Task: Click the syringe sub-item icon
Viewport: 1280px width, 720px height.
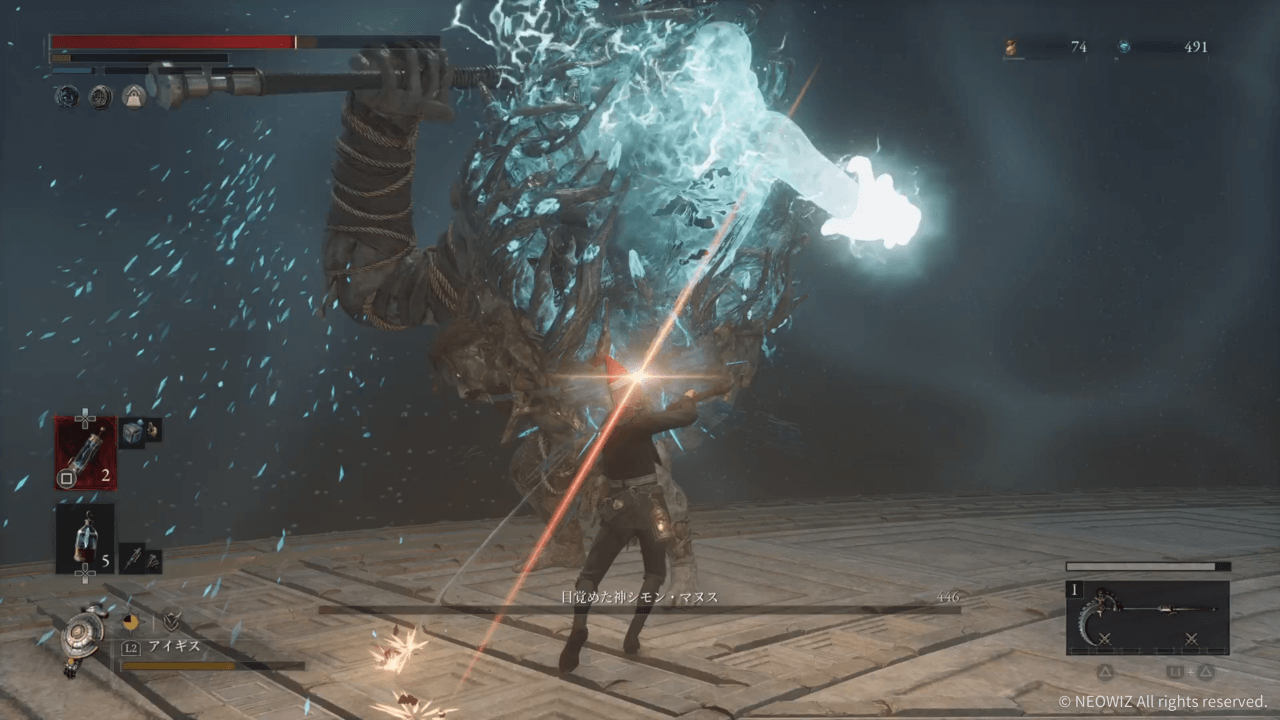Action: pyautogui.click(x=134, y=558)
